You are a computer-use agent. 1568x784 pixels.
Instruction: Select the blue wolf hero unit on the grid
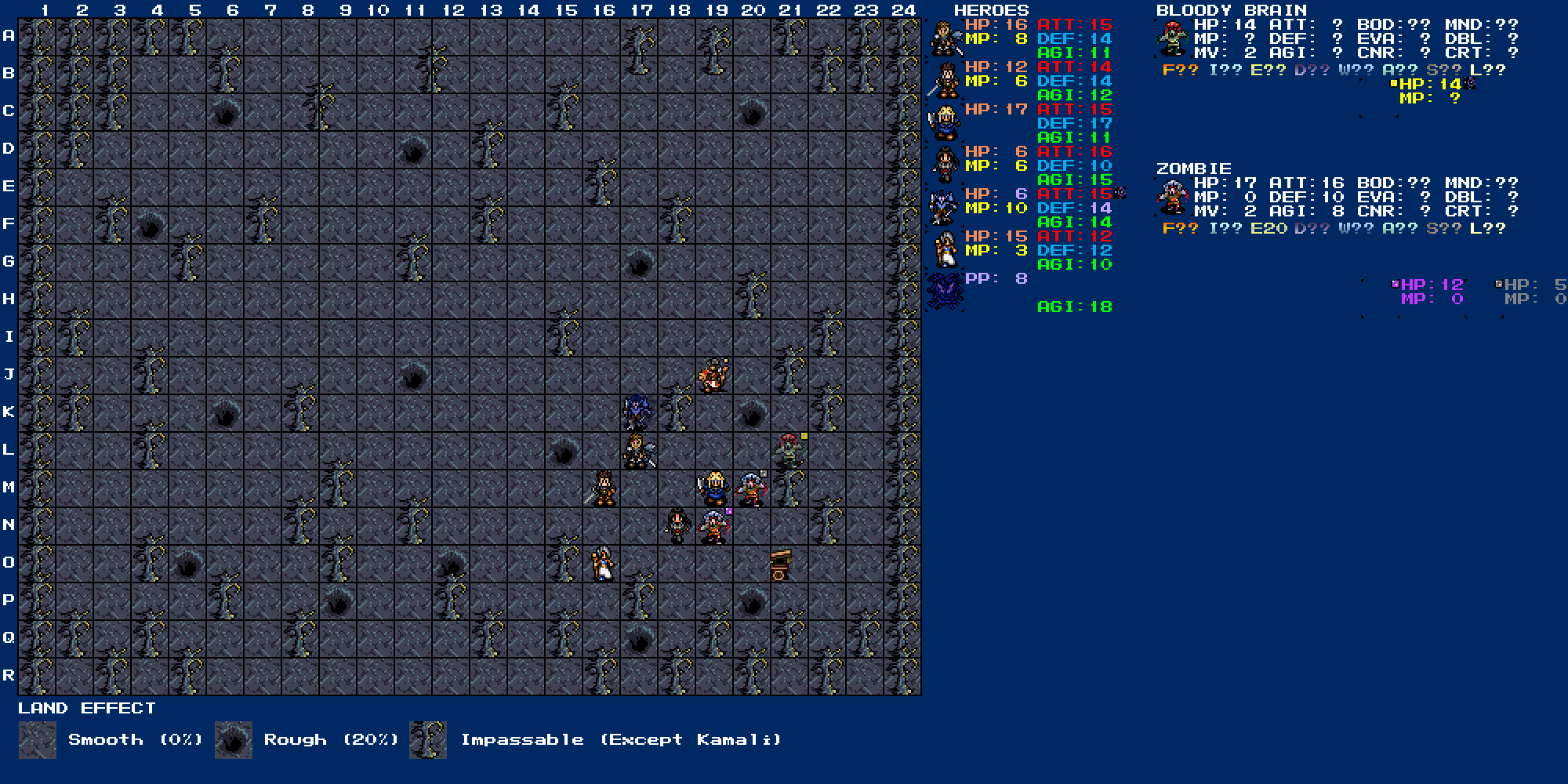(x=637, y=412)
